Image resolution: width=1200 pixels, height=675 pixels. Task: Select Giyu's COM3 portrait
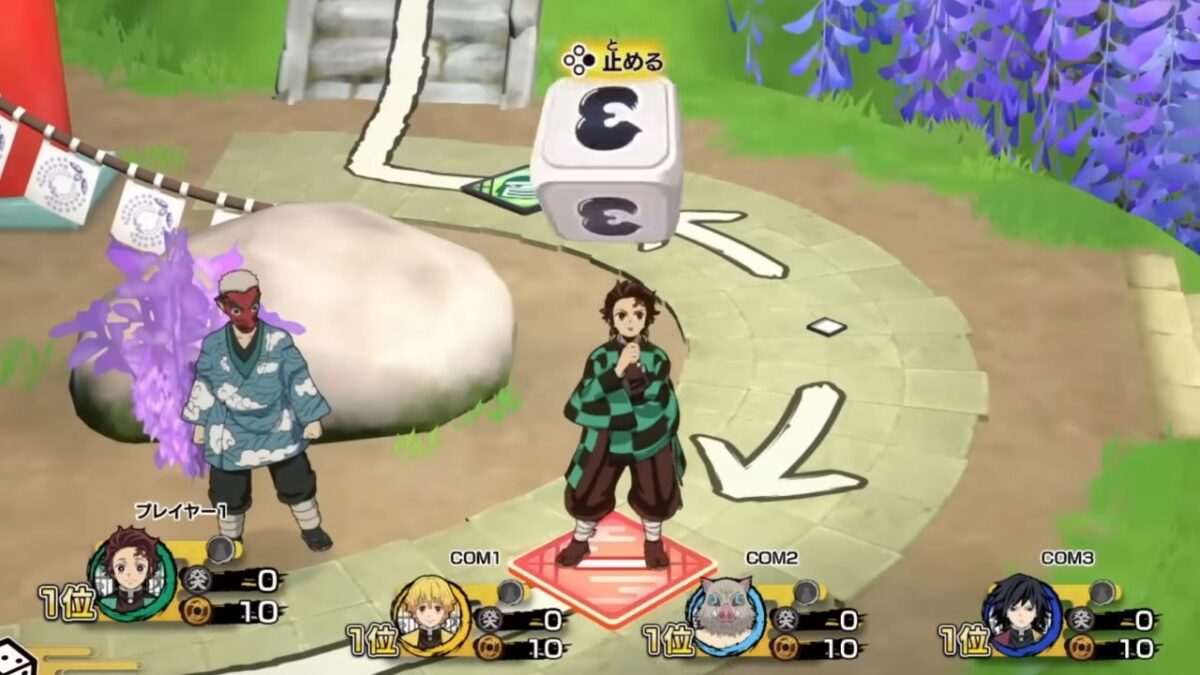1019,612
